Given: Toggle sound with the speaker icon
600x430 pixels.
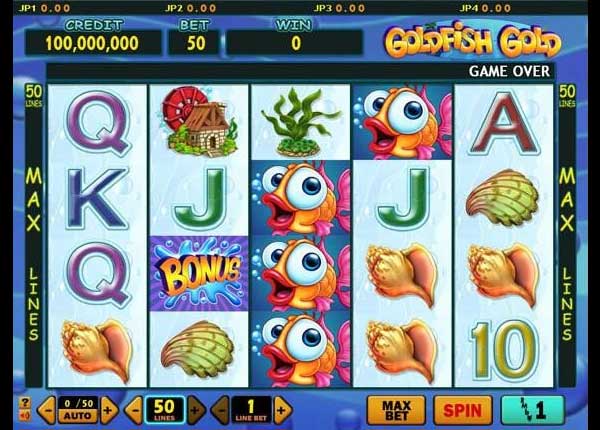Looking at the screenshot, I should click(x=24, y=416).
